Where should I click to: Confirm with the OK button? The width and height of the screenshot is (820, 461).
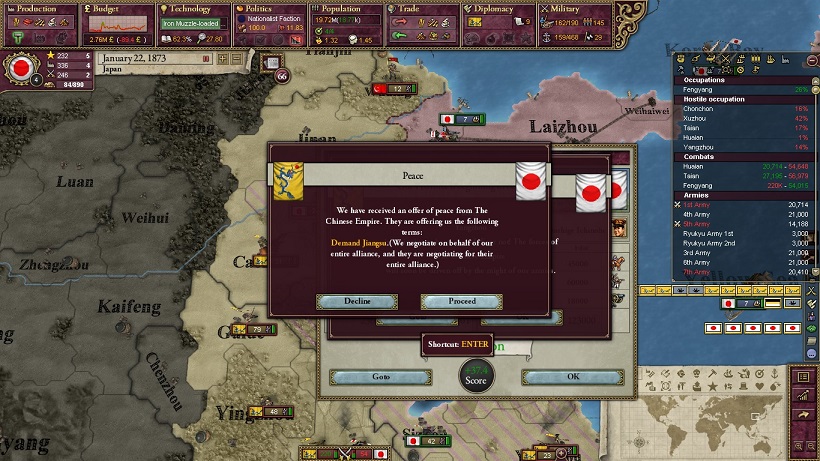pos(572,377)
